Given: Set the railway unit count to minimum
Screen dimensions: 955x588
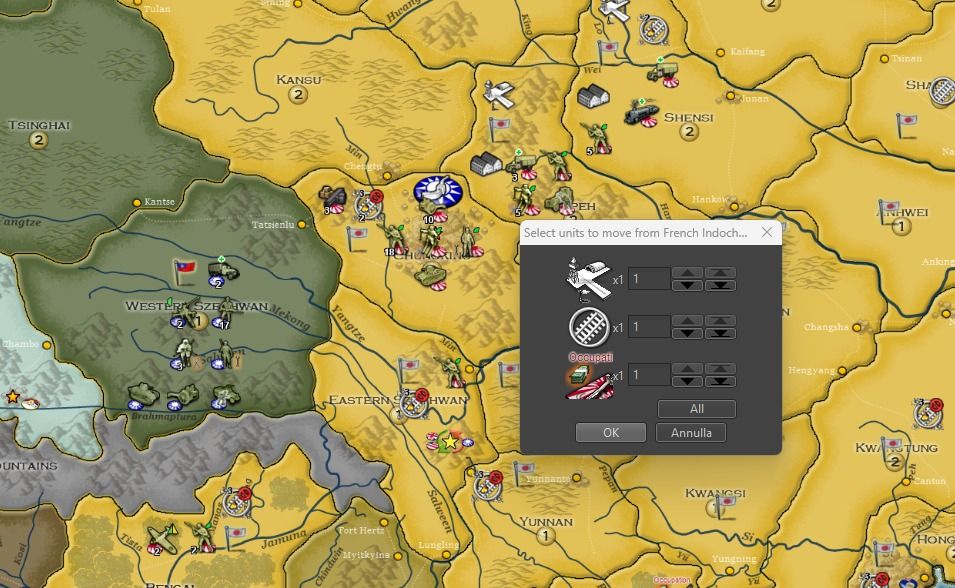Looking at the screenshot, I should pyautogui.click(x=721, y=333).
